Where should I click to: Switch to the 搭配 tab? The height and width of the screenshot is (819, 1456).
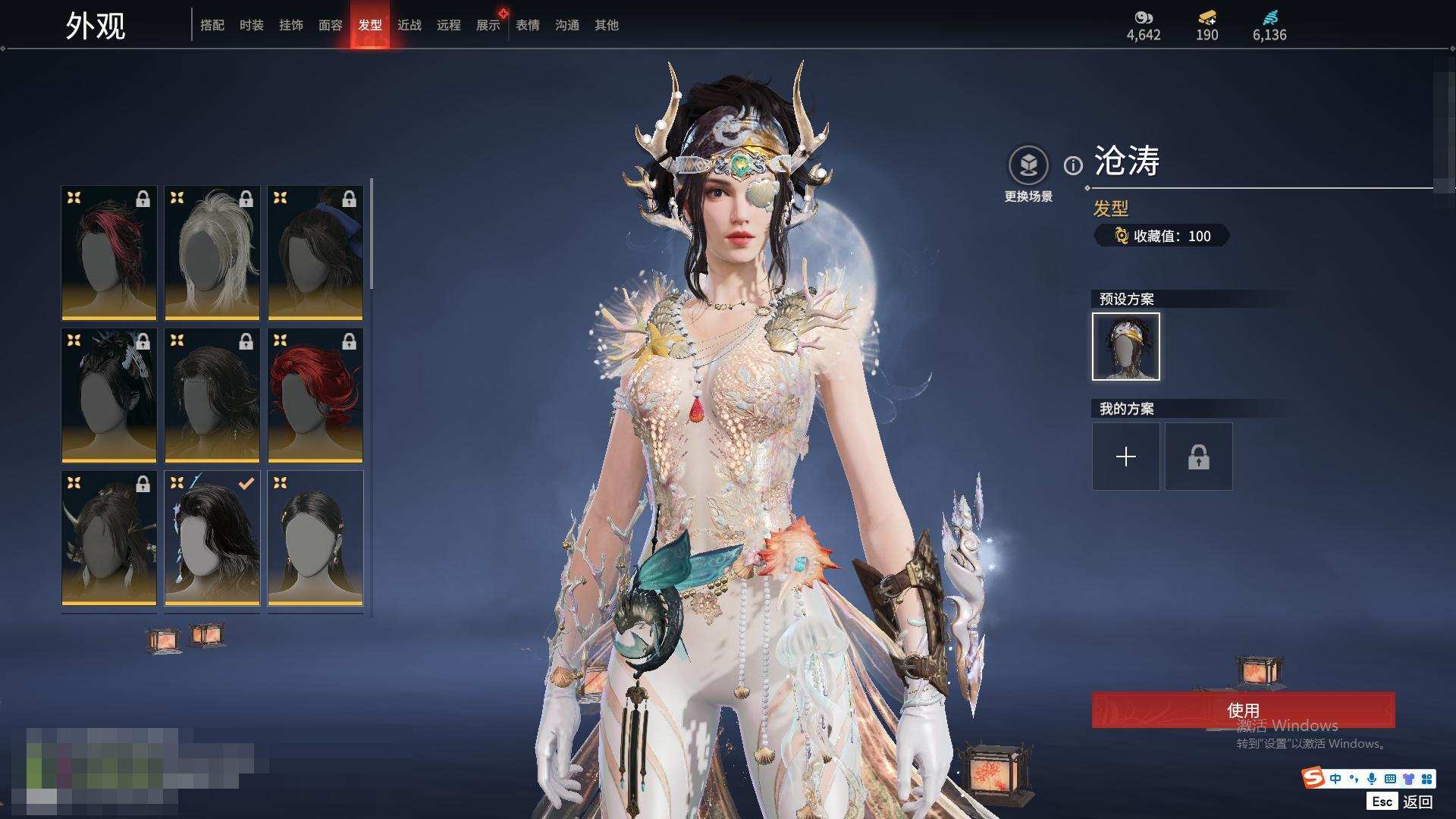pos(212,25)
